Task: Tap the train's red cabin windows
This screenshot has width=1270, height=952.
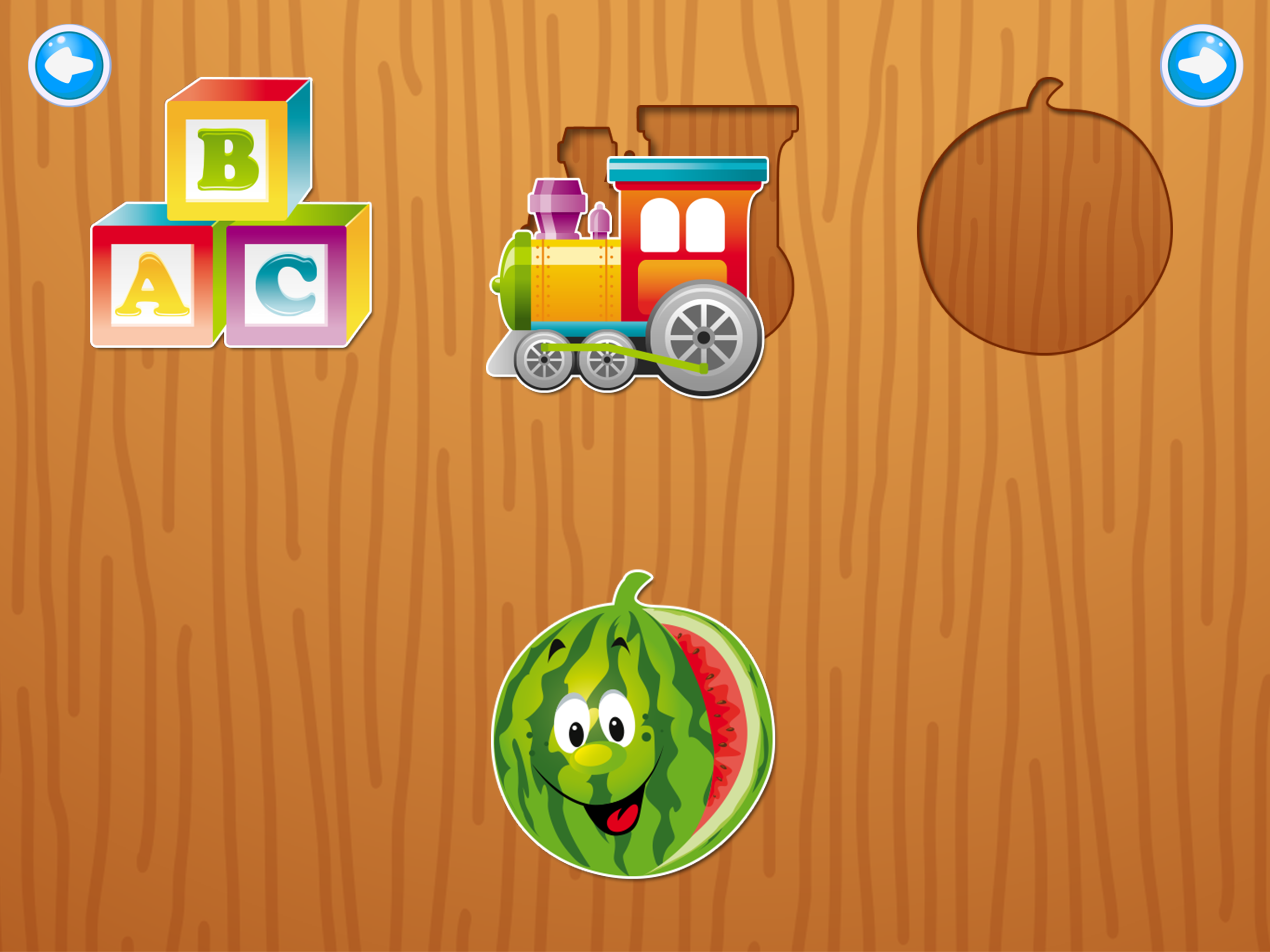Action: coord(683,224)
